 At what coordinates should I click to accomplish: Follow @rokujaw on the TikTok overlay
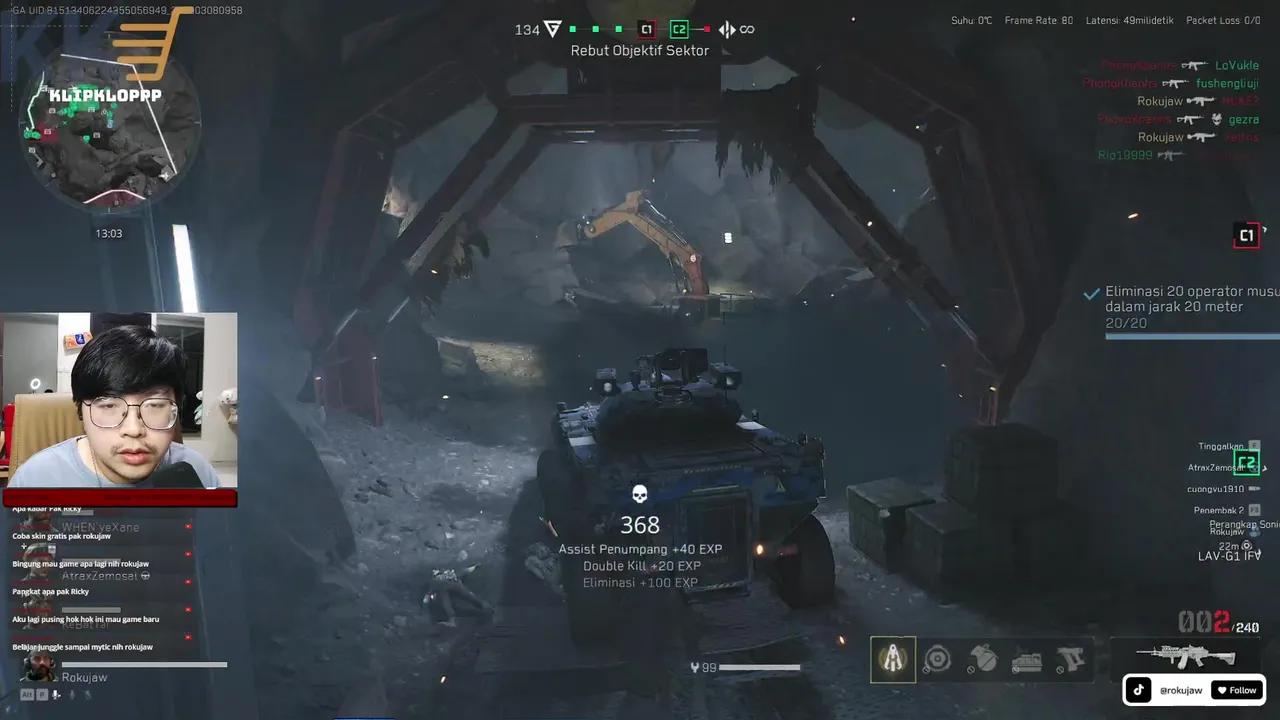point(1236,690)
